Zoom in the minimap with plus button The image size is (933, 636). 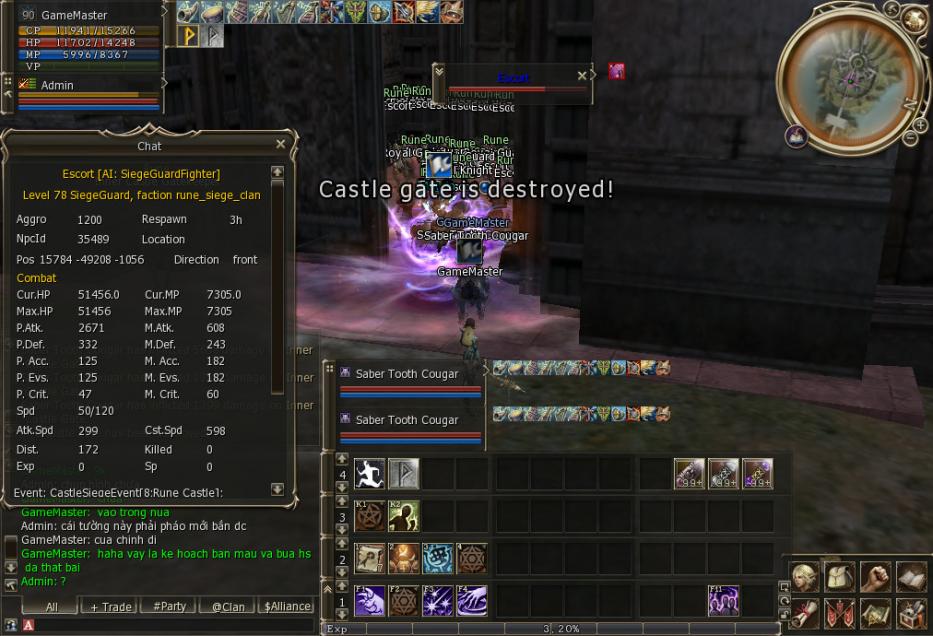pos(920,124)
